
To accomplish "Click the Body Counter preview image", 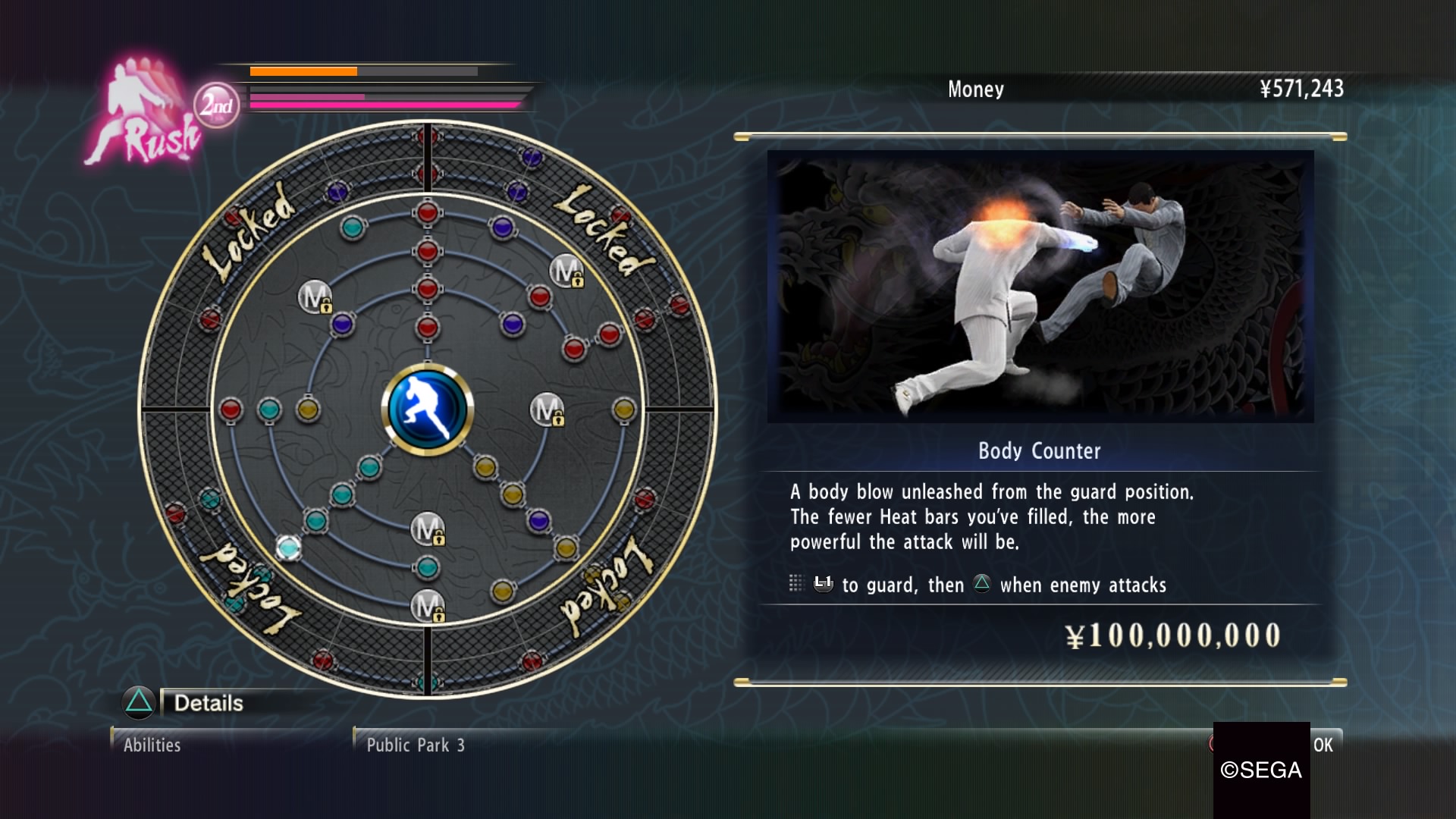I will 1040,287.
